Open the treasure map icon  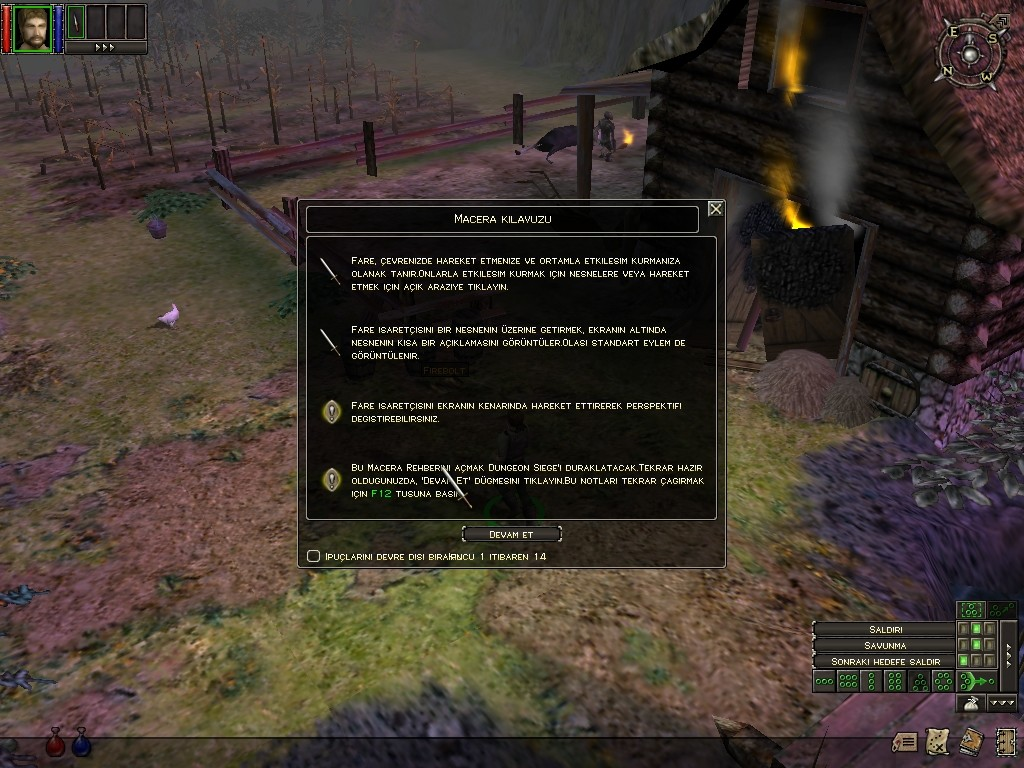click(937, 741)
